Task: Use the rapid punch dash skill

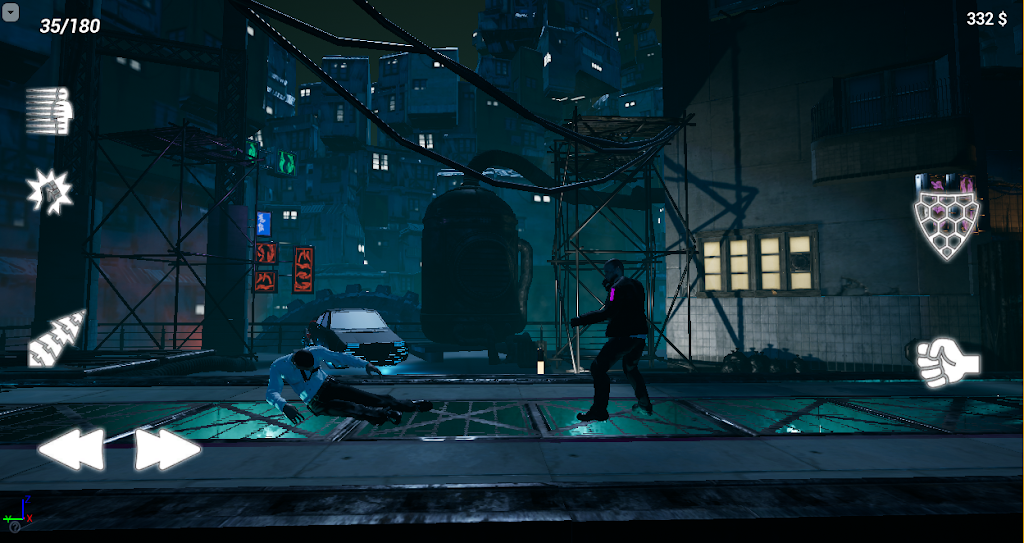Action: click(50, 111)
